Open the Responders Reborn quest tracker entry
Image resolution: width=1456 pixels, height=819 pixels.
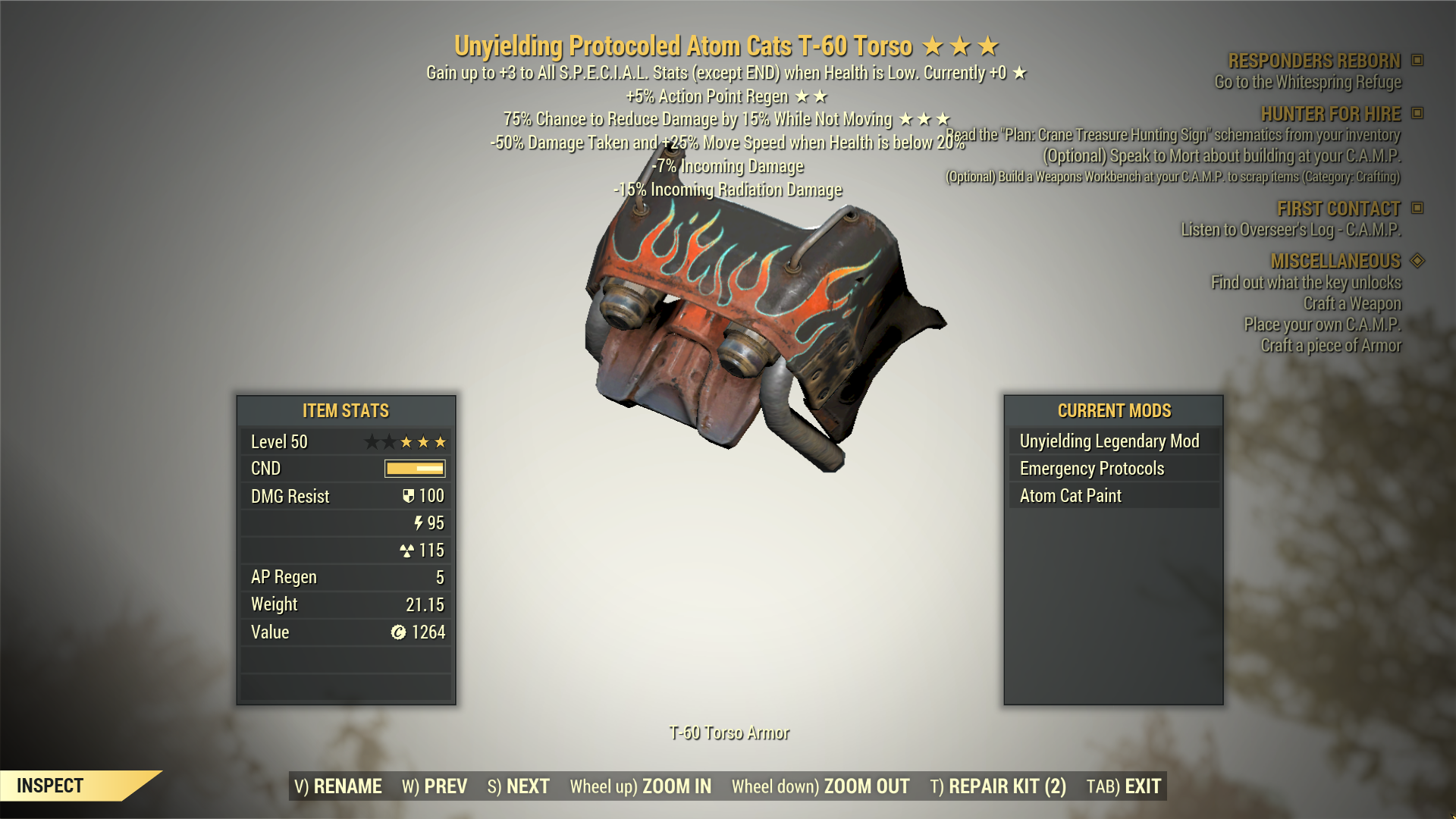point(1314,61)
